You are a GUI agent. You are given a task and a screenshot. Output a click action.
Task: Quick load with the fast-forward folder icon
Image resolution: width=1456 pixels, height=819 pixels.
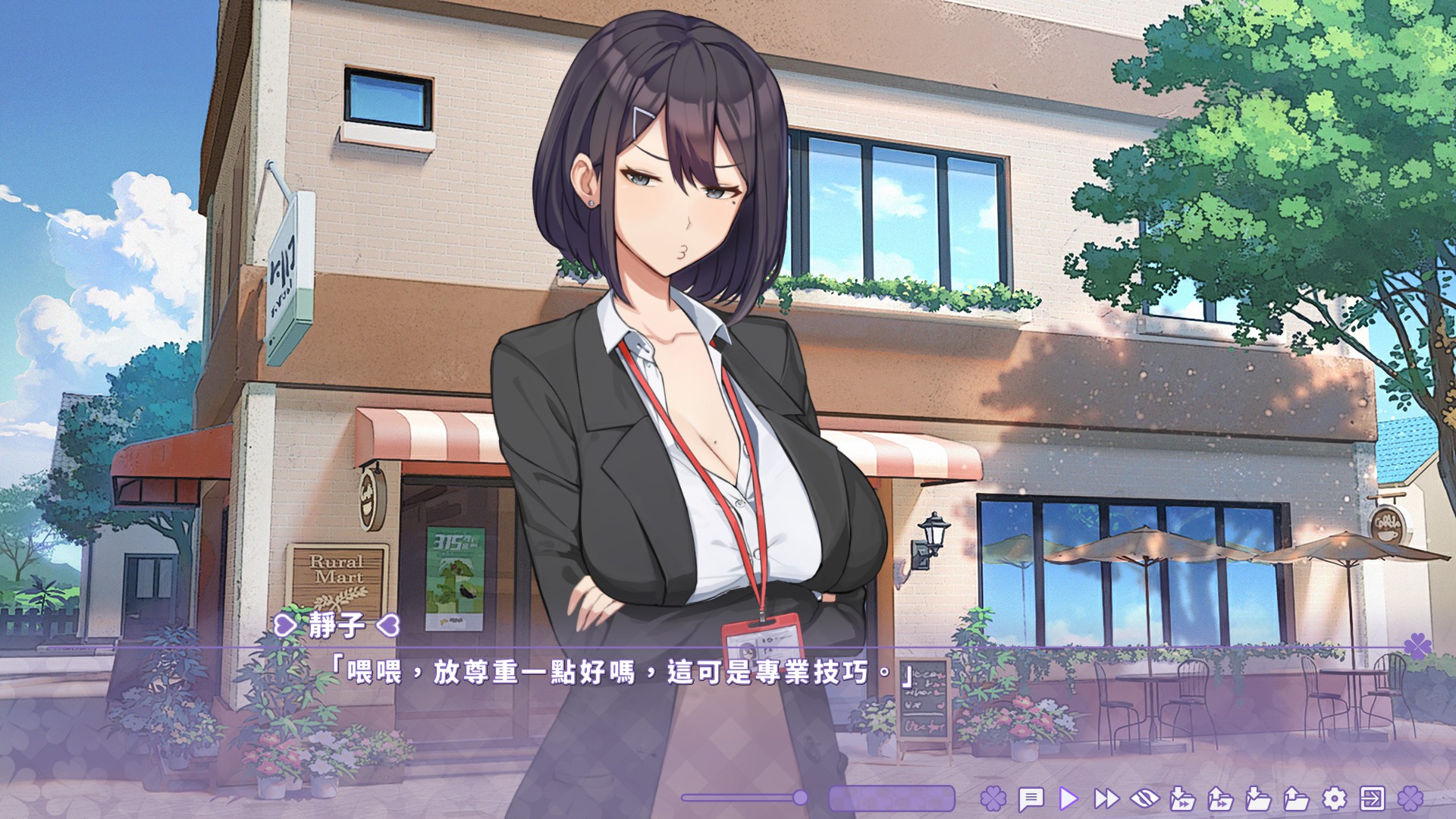1220,799
